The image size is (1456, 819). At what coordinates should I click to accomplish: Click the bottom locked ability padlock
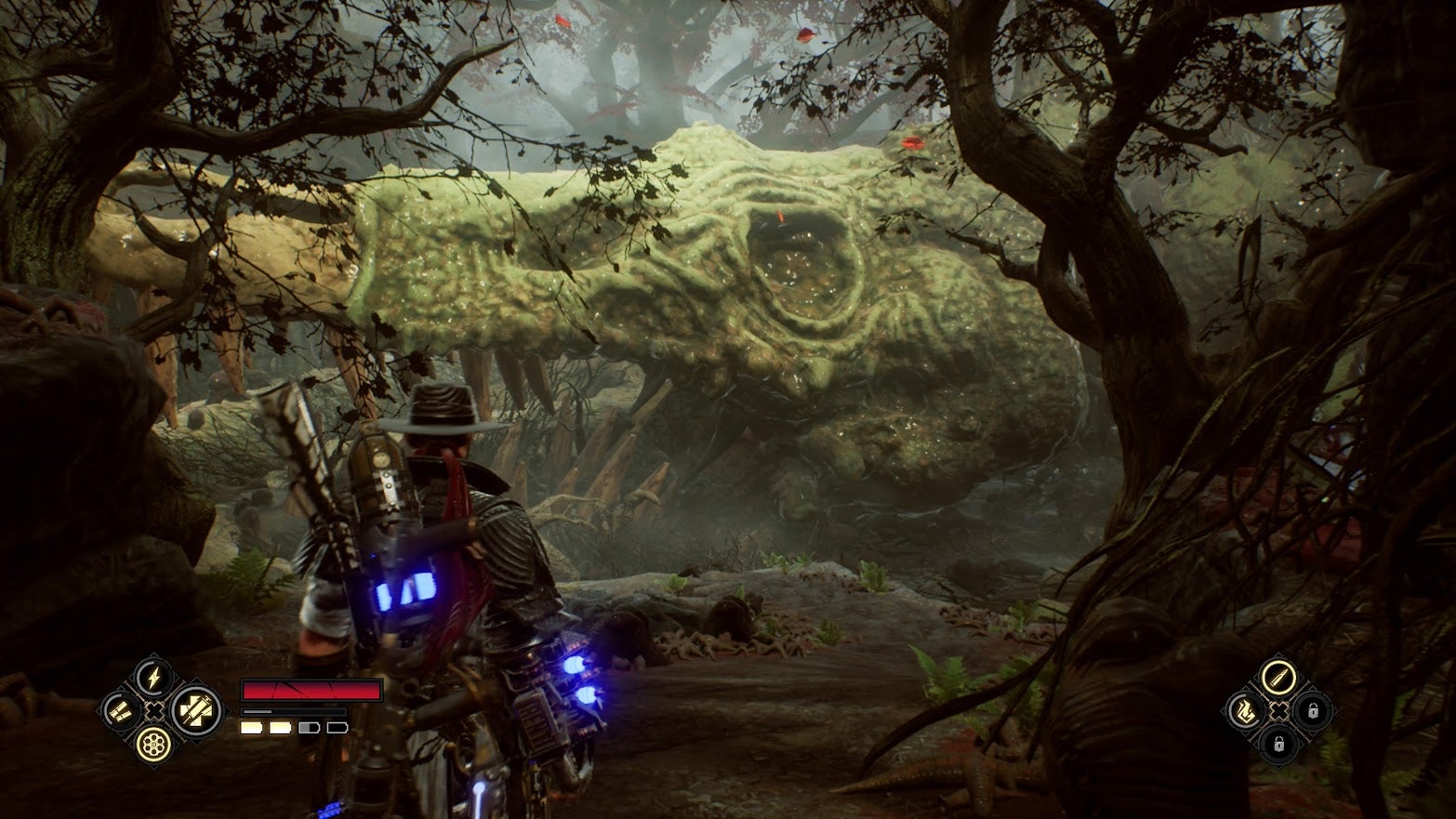[1278, 744]
